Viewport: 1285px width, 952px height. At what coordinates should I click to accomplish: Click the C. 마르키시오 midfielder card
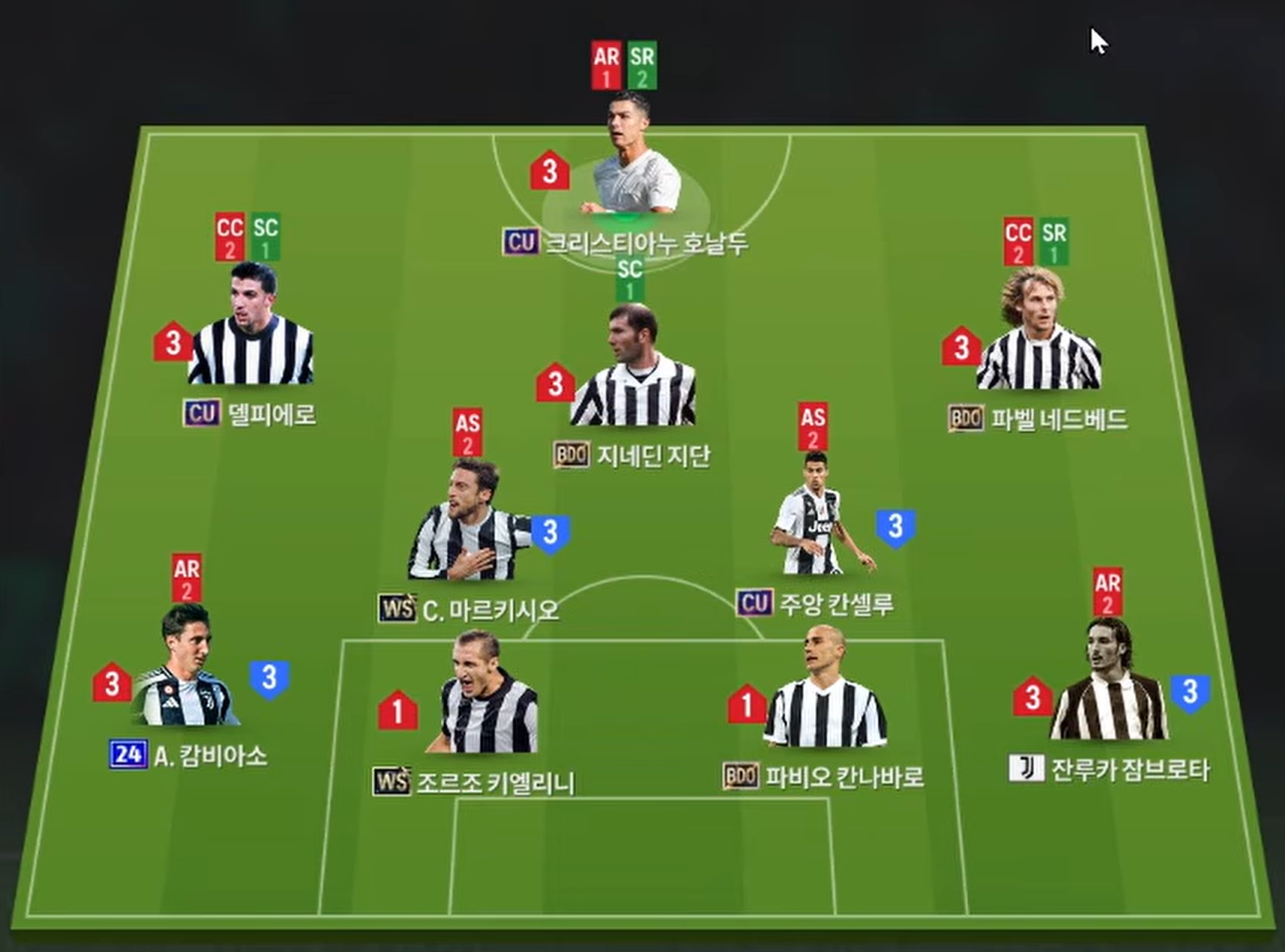tap(469, 527)
